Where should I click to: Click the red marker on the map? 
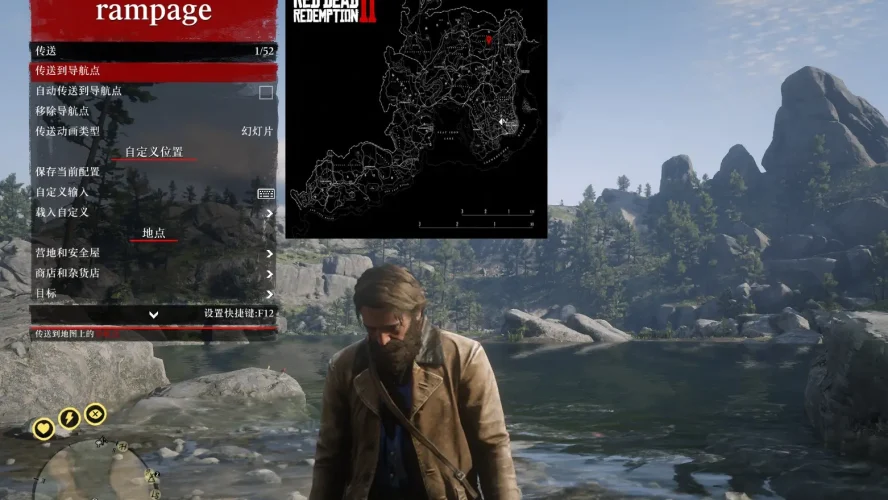pyautogui.click(x=489, y=40)
